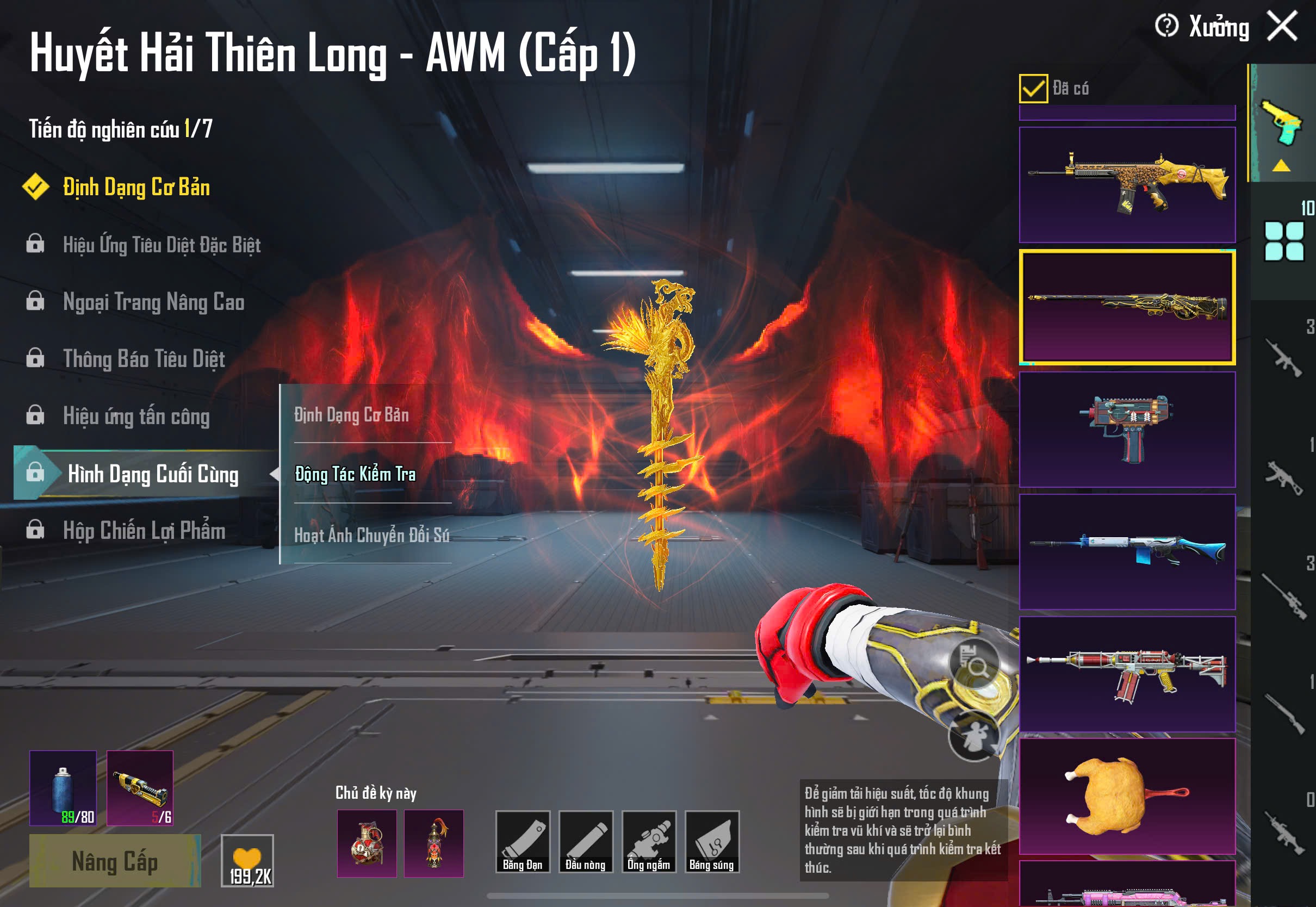The height and width of the screenshot is (907, 1316).
Task: Select the Báng súng stock slot
Action: tap(711, 842)
